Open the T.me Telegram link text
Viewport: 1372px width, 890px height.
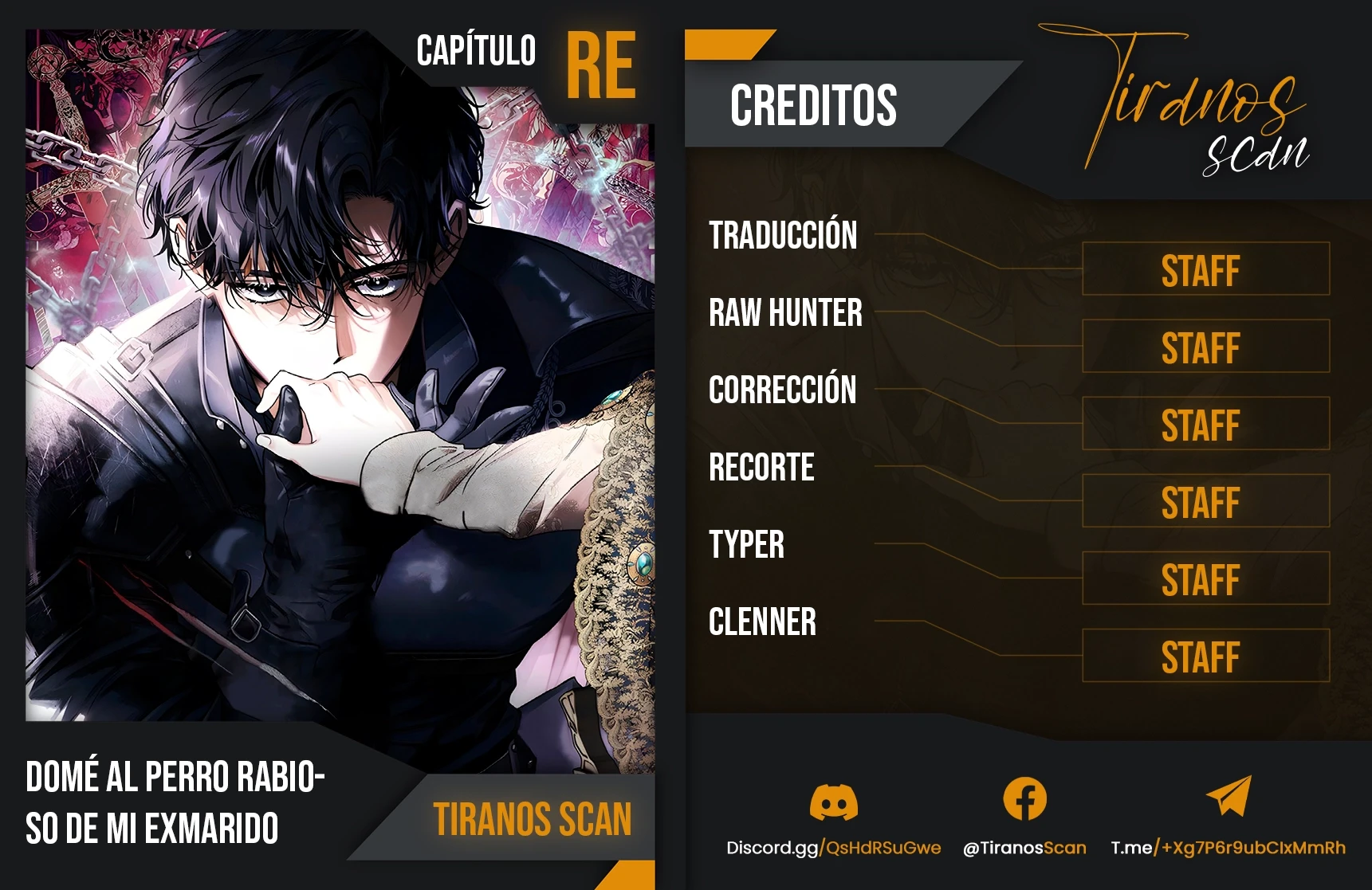1228,848
